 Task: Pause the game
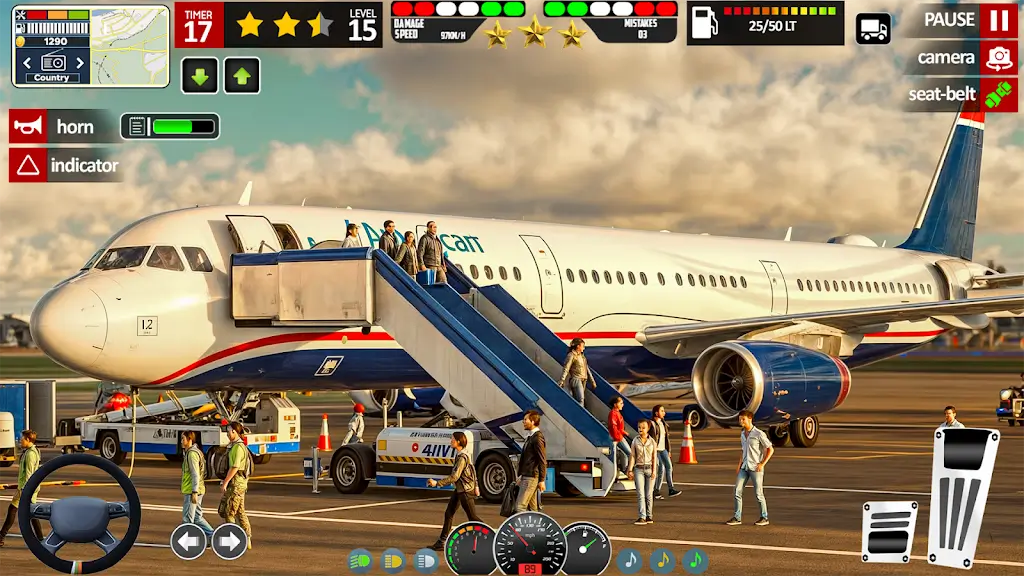(997, 20)
